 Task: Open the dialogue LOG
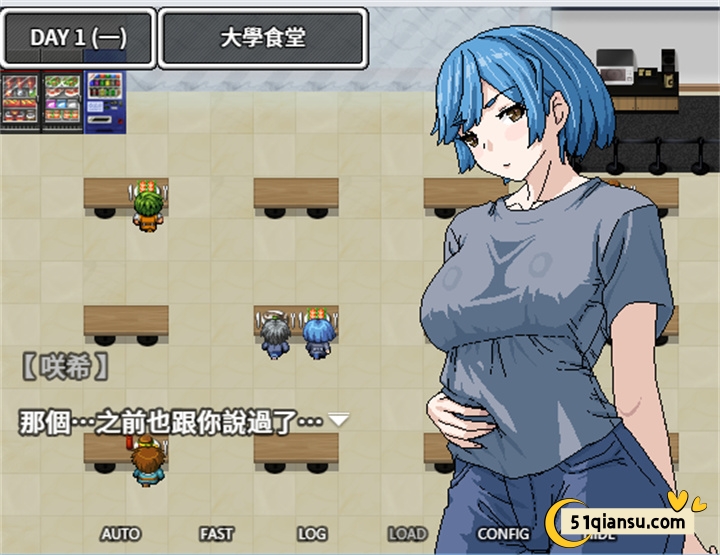(x=312, y=534)
